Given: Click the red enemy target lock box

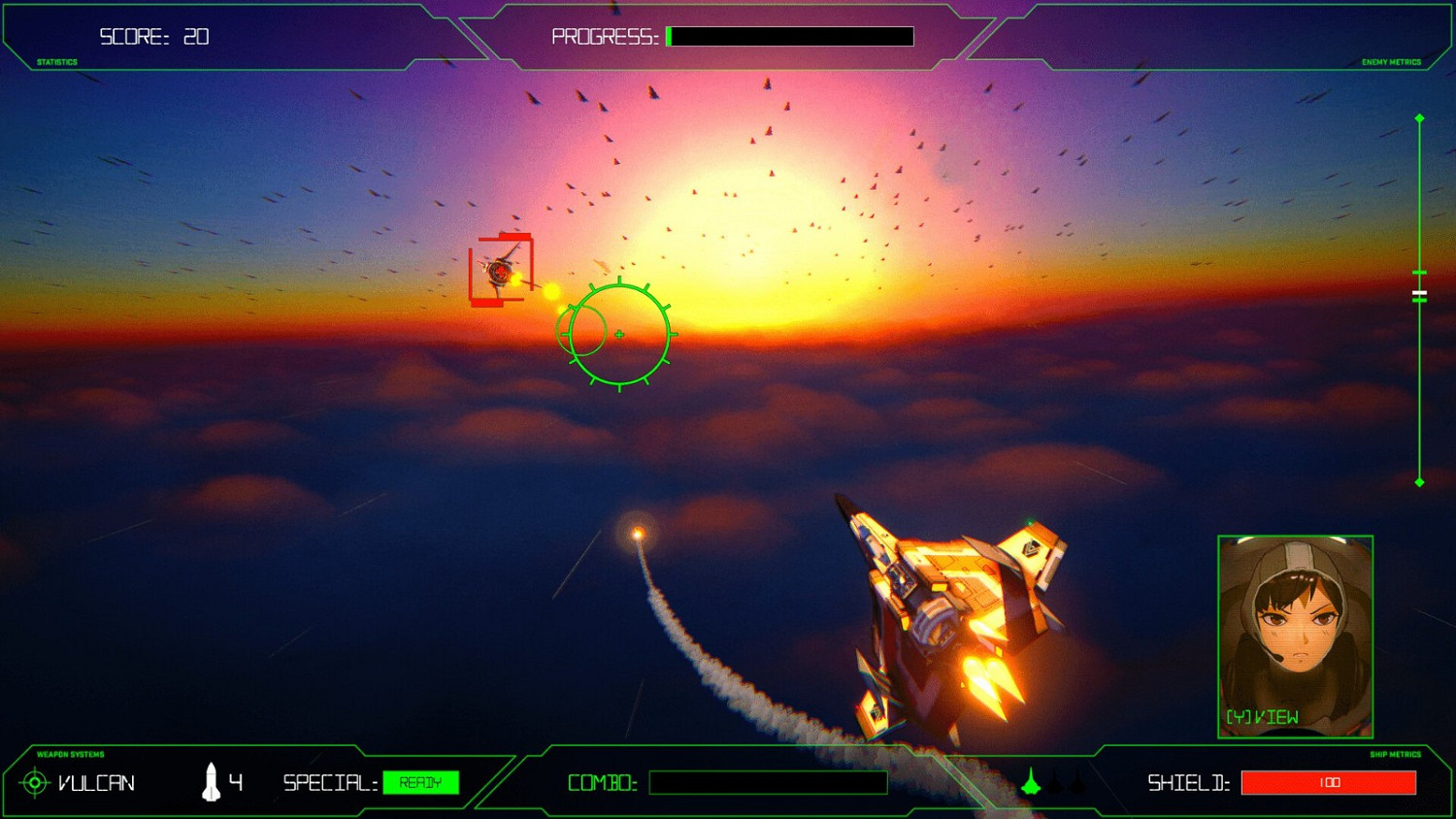Looking at the screenshot, I should [499, 268].
